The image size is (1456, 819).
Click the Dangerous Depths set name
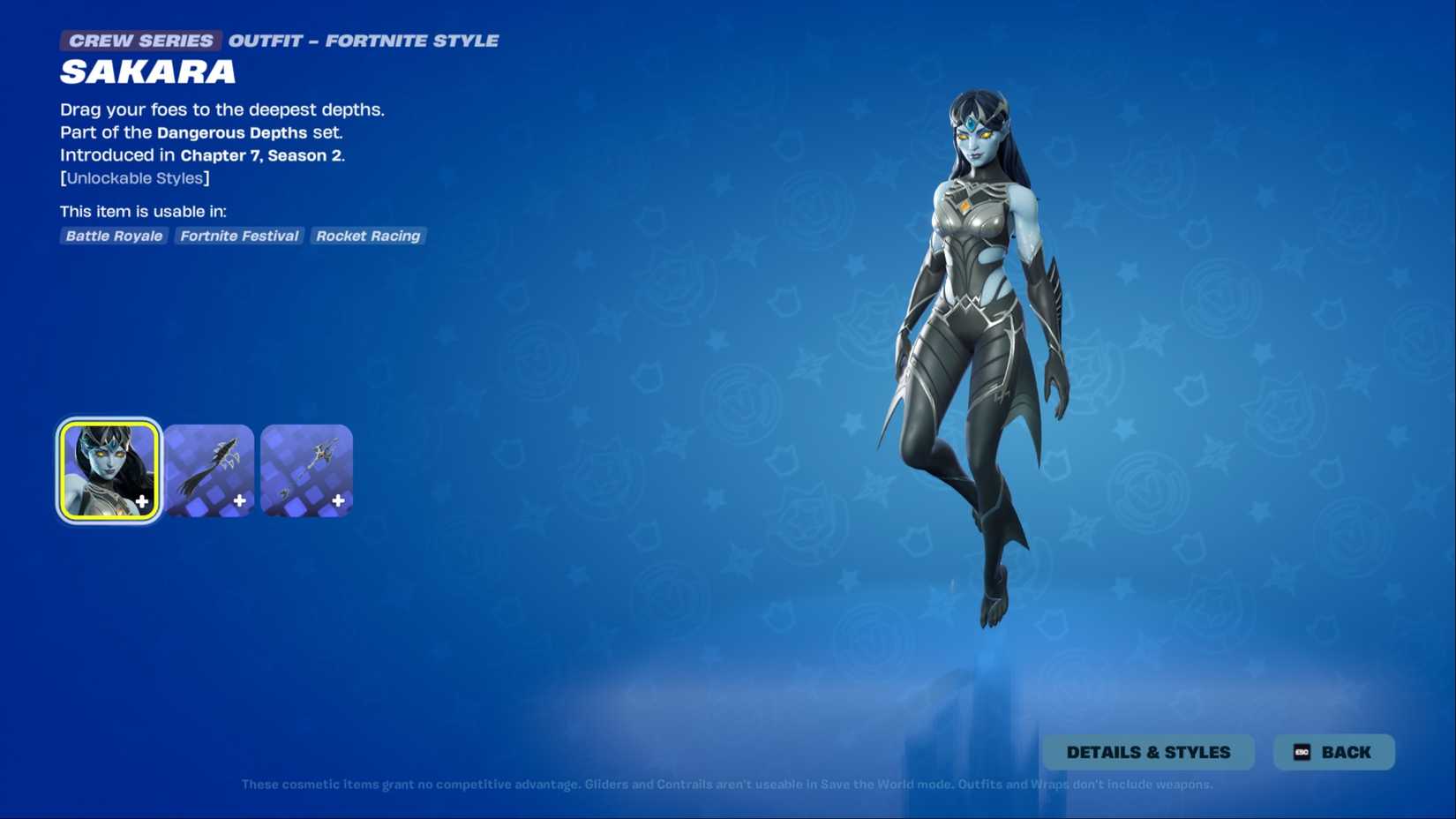click(230, 132)
